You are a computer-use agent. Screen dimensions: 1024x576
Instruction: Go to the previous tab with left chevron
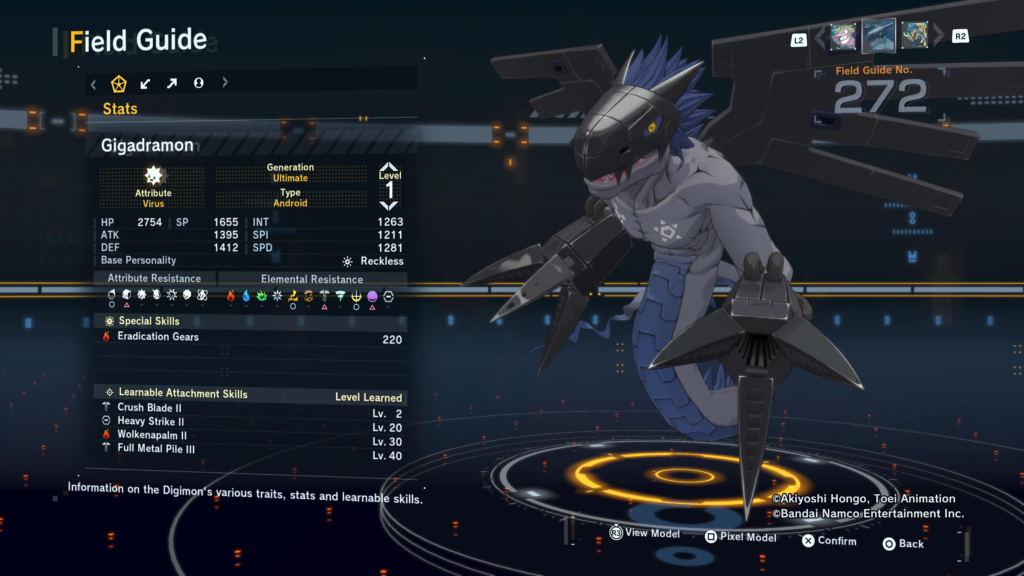[x=94, y=84]
